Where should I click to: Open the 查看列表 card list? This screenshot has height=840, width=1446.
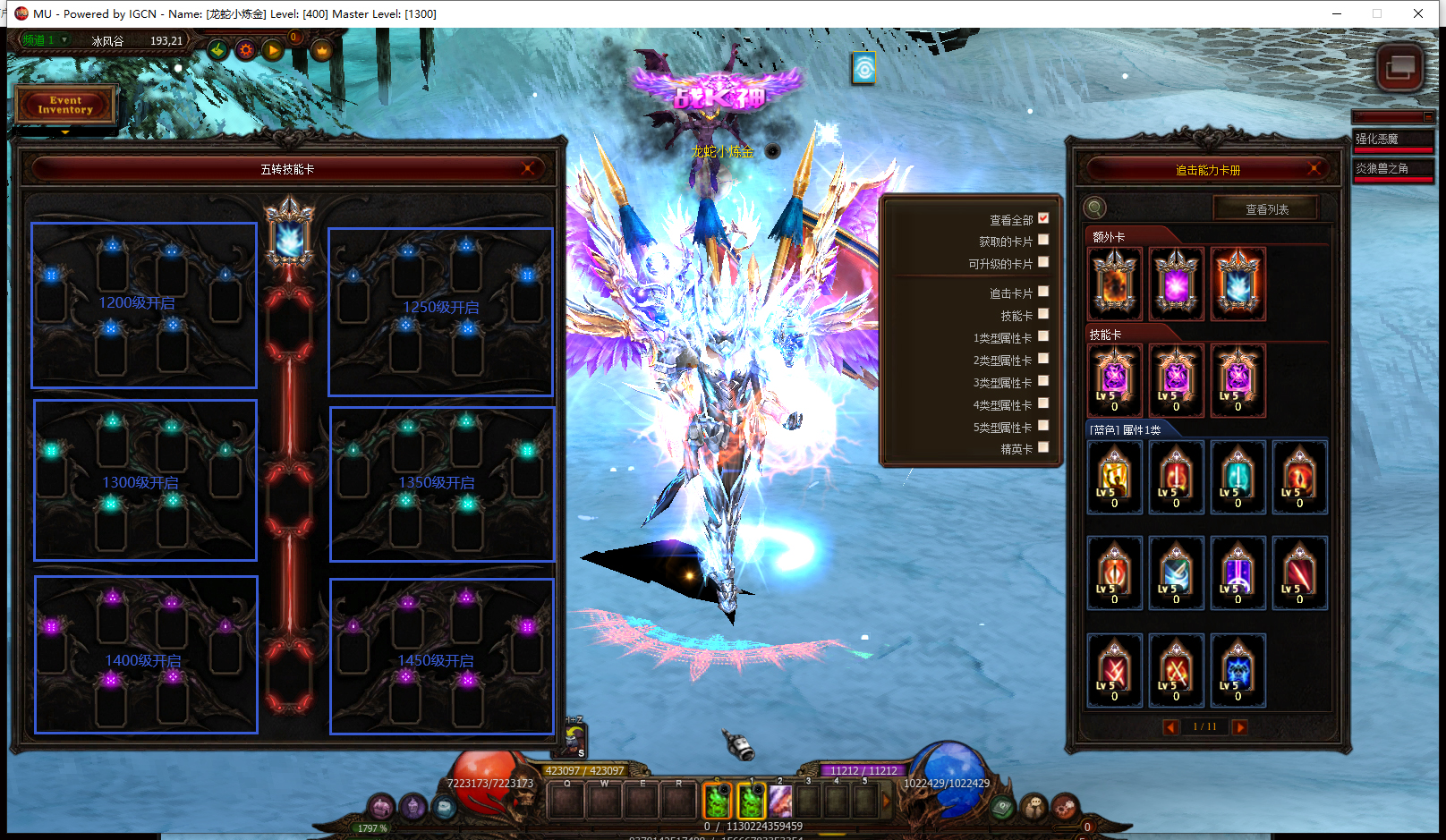tap(1266, 209)
